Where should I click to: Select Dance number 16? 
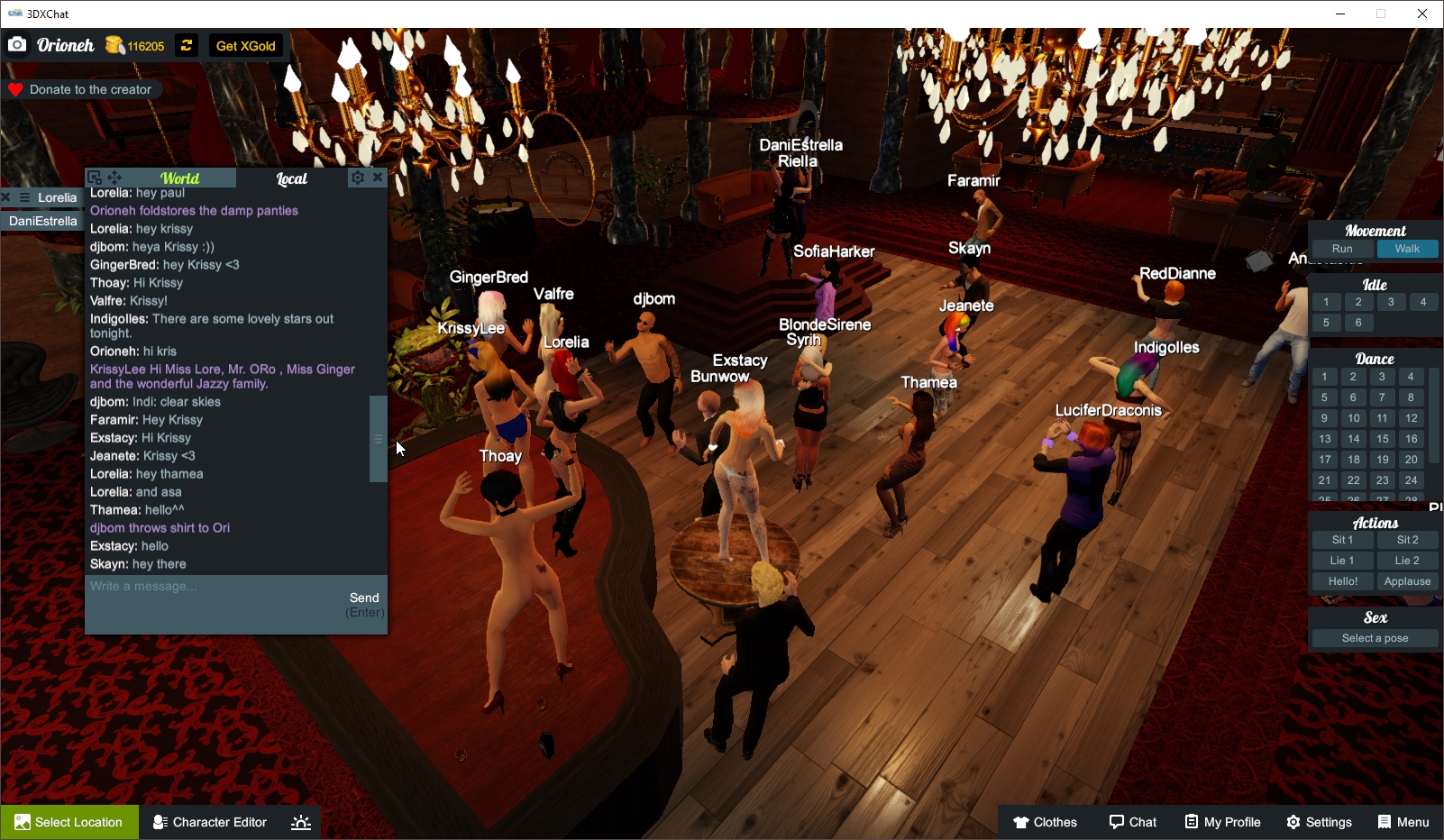[1410, 438]
